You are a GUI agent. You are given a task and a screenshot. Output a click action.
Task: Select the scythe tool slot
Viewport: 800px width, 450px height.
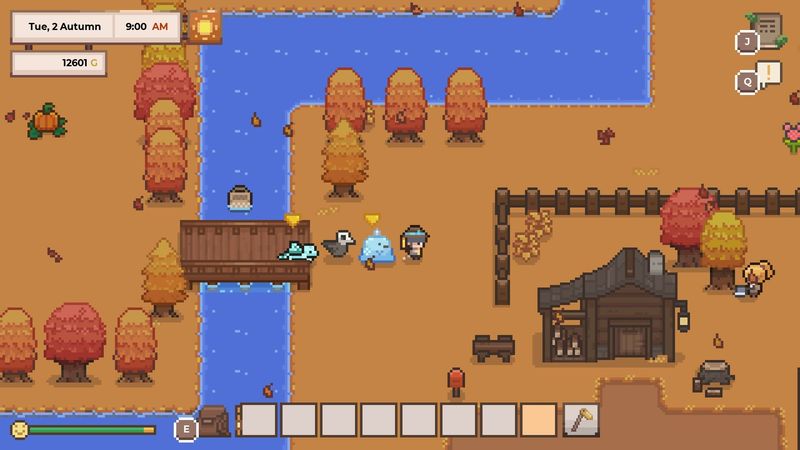click(580, 420)
